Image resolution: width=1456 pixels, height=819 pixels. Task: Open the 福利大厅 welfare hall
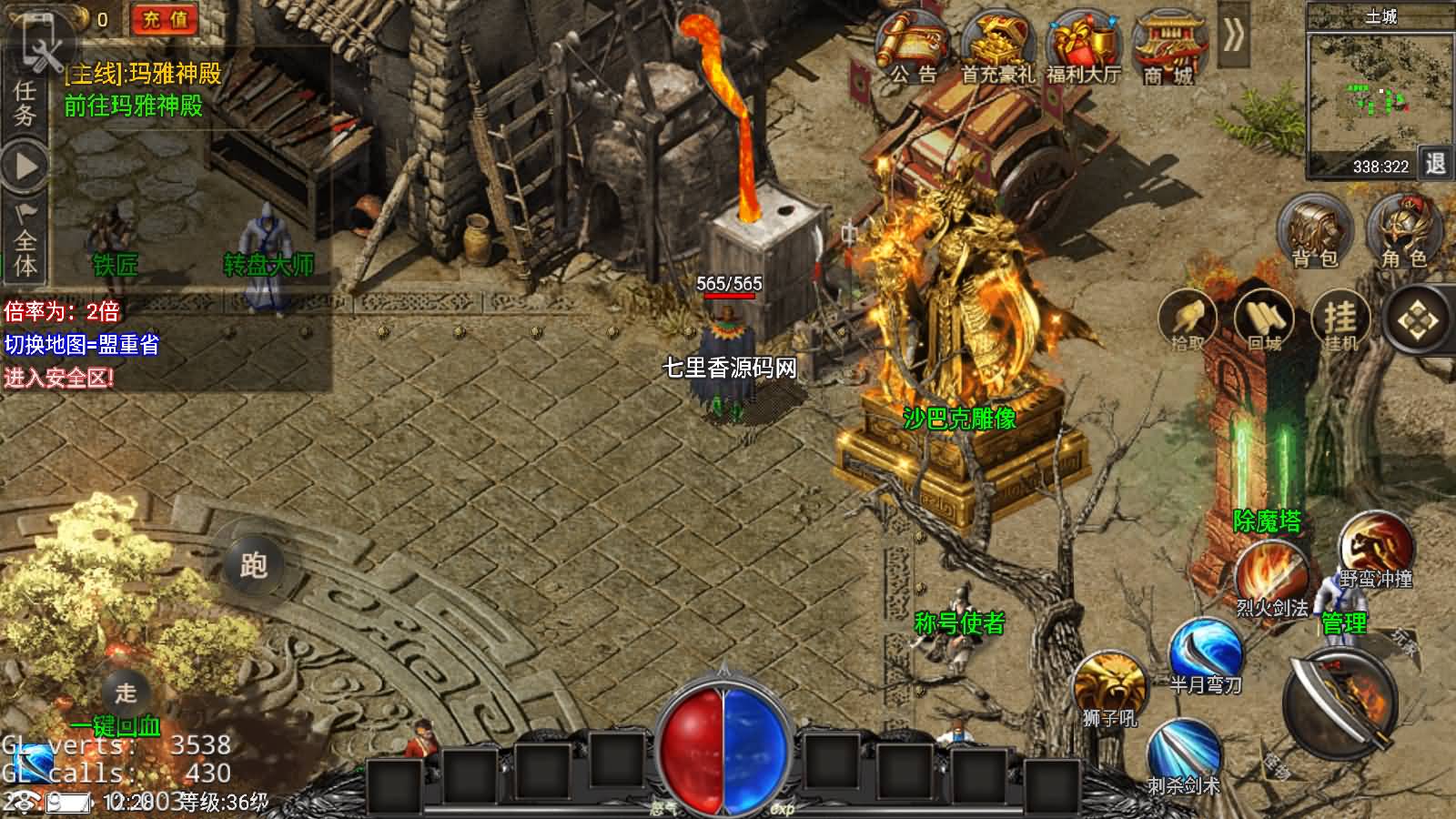[1083, 45]
